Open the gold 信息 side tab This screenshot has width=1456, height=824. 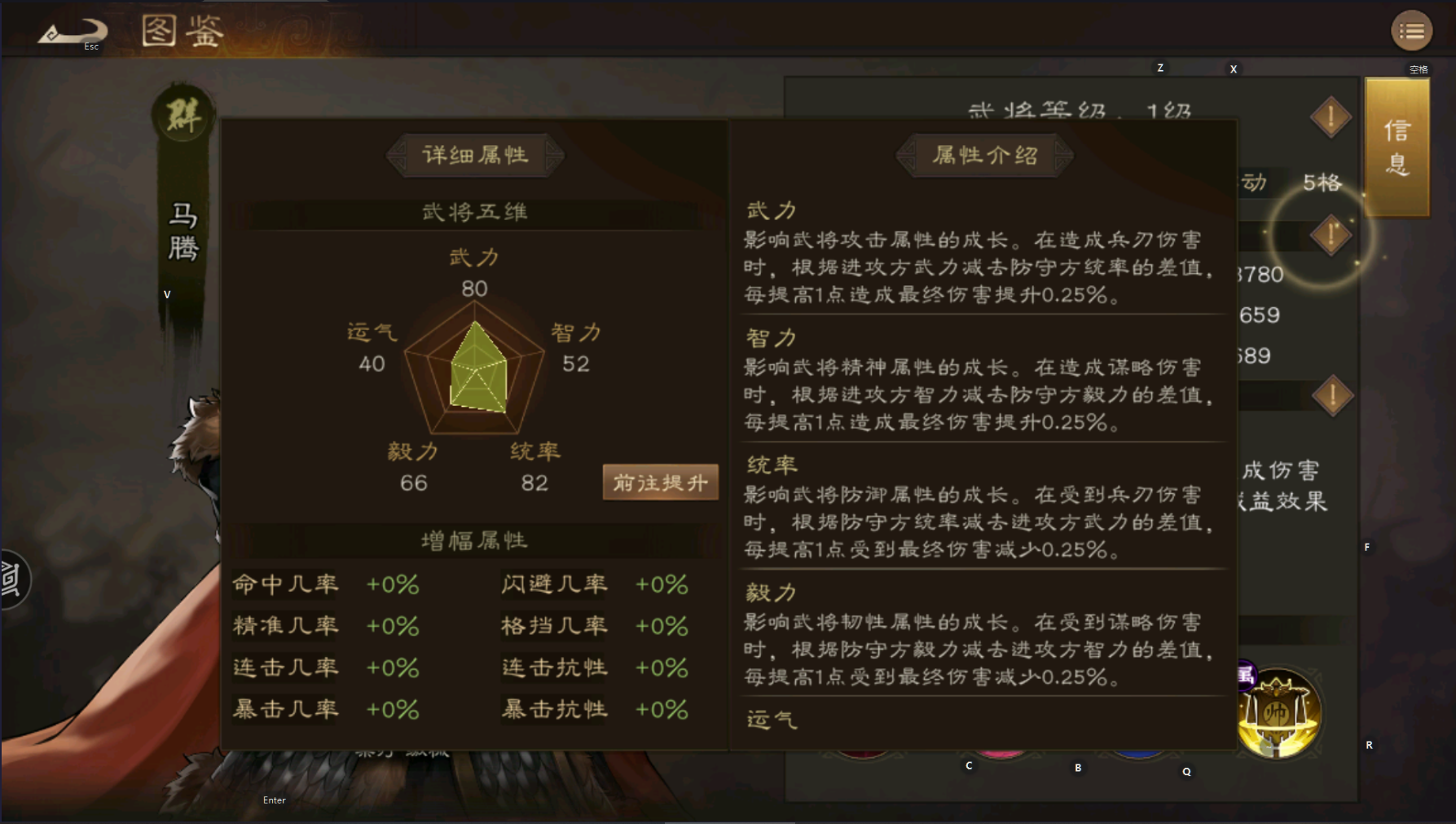[1396, 147]
